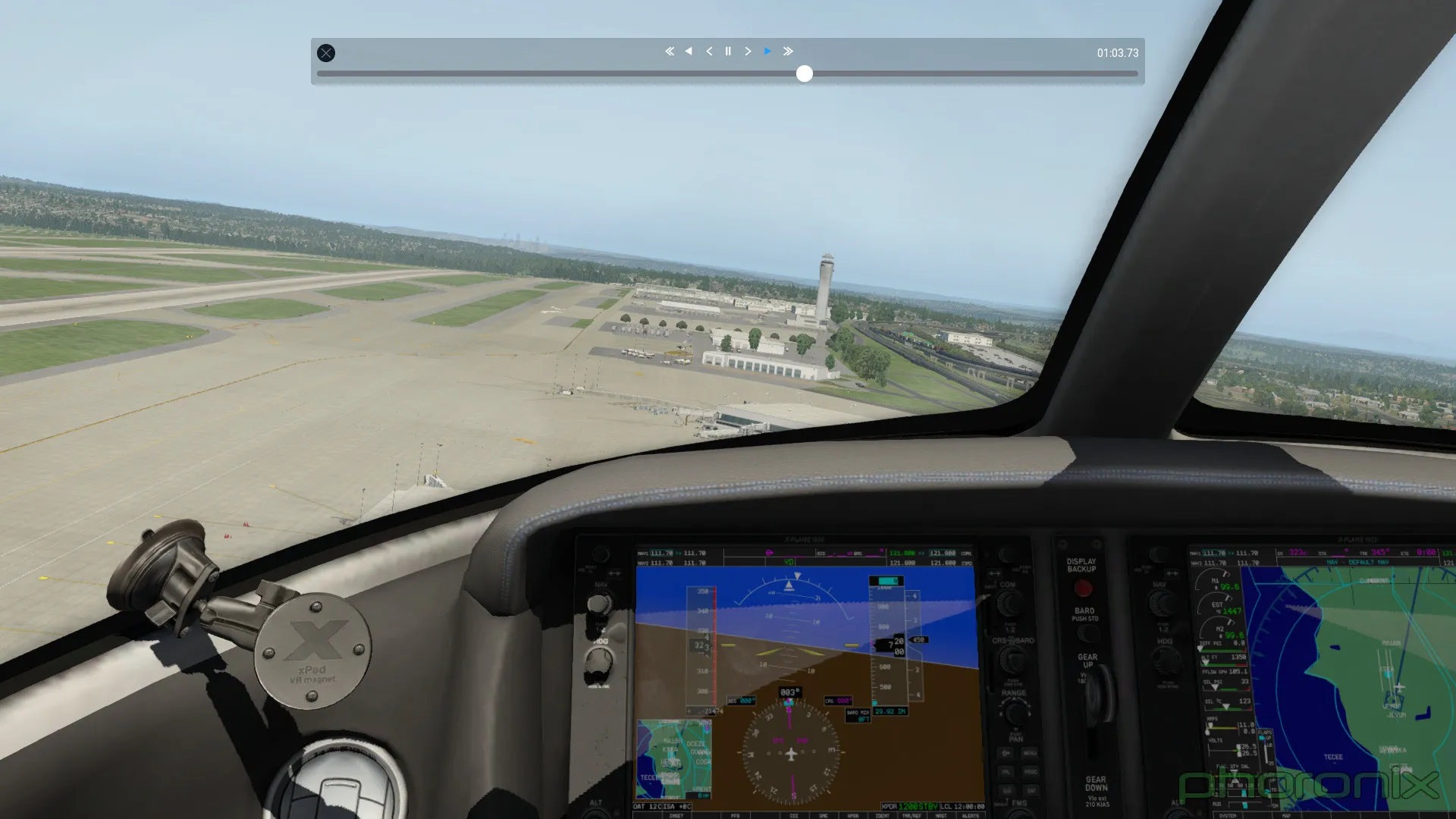Fast rewind the replay
This screenshot has width=1456, height=819.
(x=670, y=52)
